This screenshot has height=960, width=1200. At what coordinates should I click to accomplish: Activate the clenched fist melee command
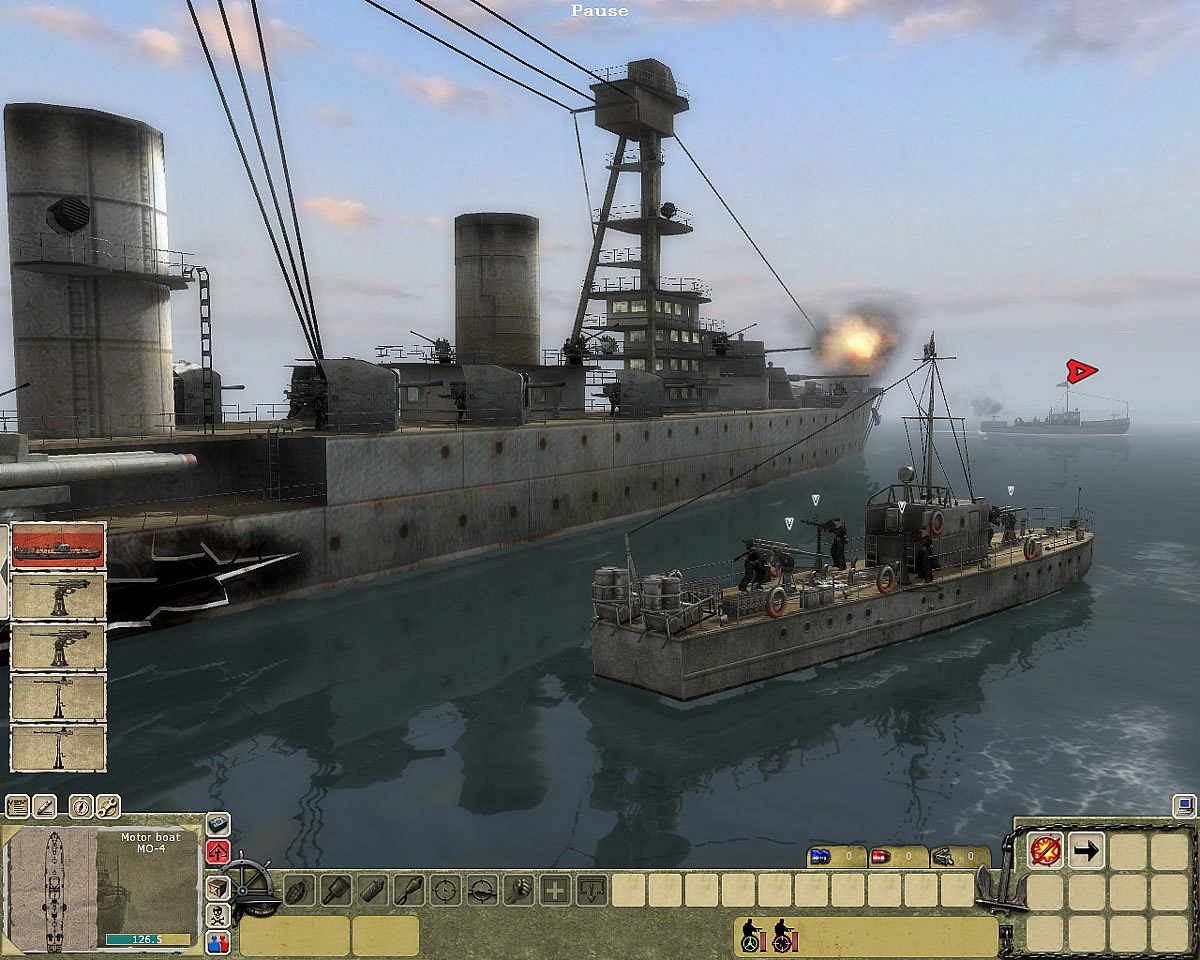coord(518,889)
